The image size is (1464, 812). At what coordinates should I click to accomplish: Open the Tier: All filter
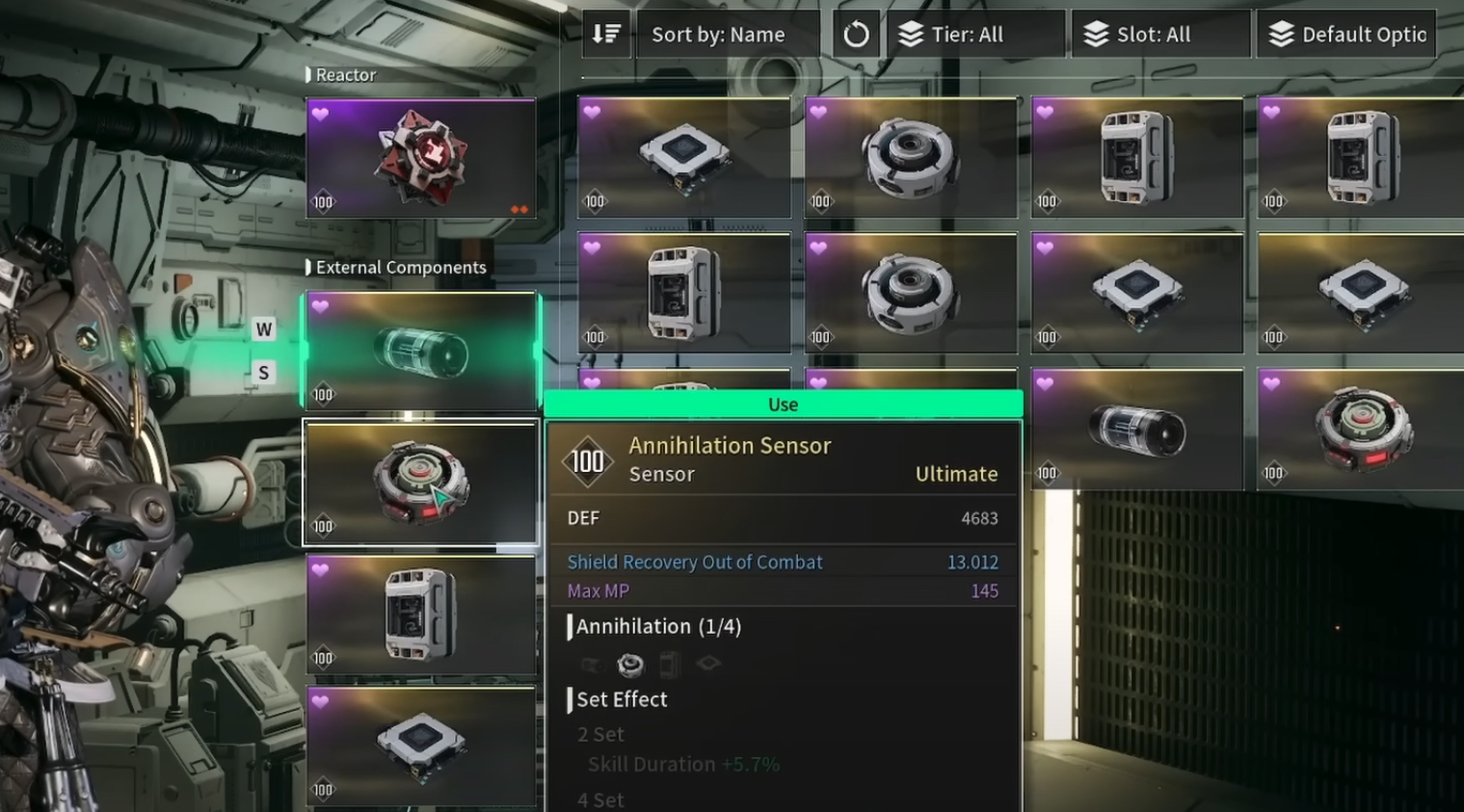pyautogui.click(x=977, y=35)
